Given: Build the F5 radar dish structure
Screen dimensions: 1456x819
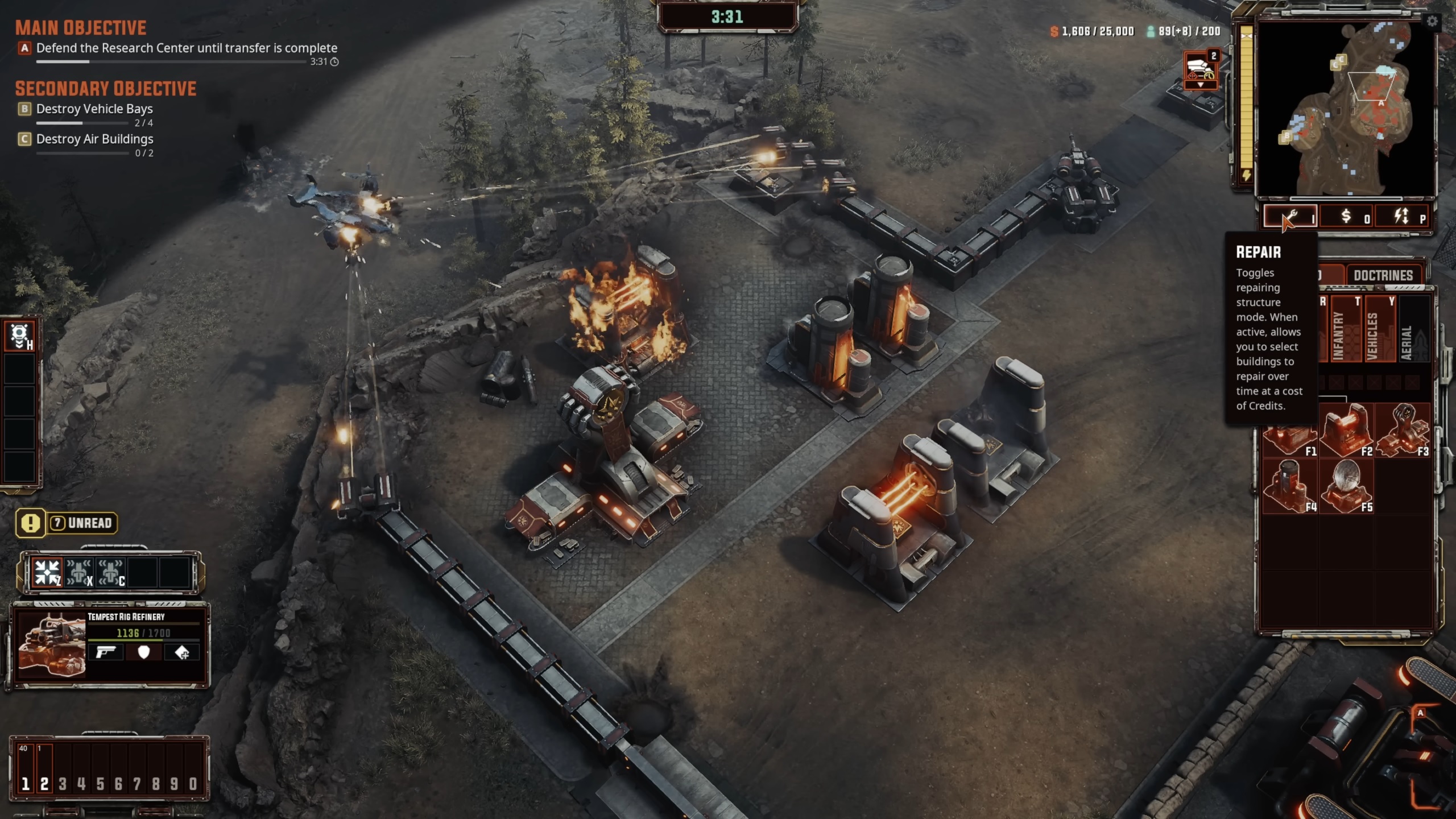Looking at the screenshot, I should 1346,486.
